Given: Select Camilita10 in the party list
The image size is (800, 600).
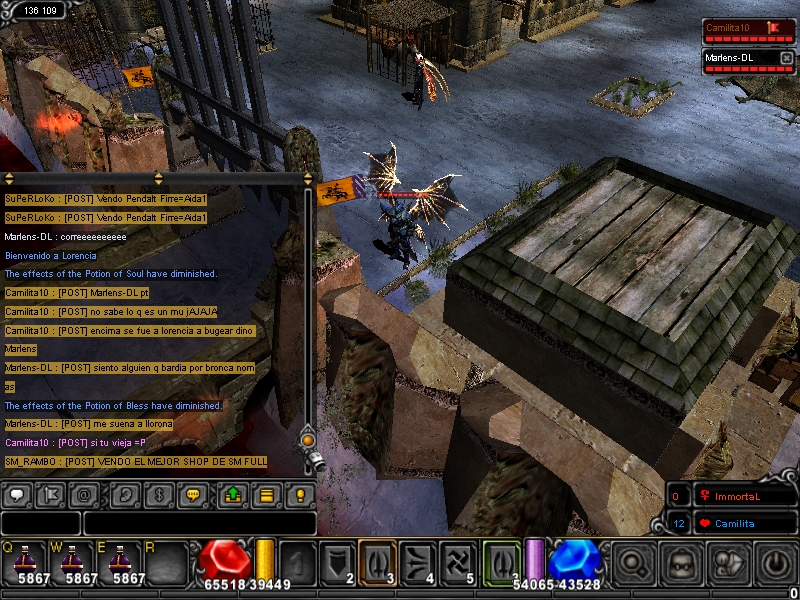Looking at the screenshot, I should tap(740, 28).
